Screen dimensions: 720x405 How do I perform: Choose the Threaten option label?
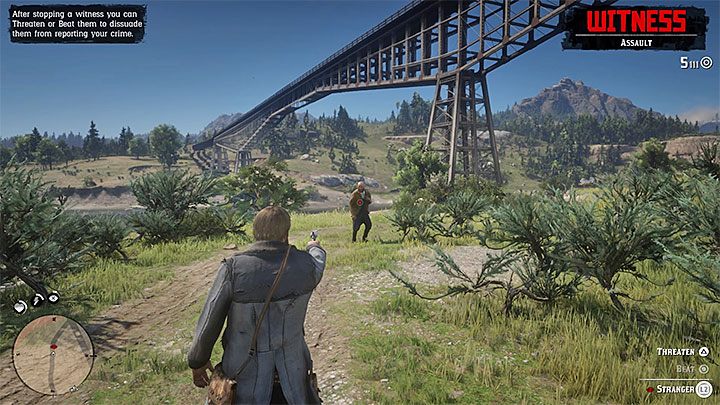click(x=676, y=352)
